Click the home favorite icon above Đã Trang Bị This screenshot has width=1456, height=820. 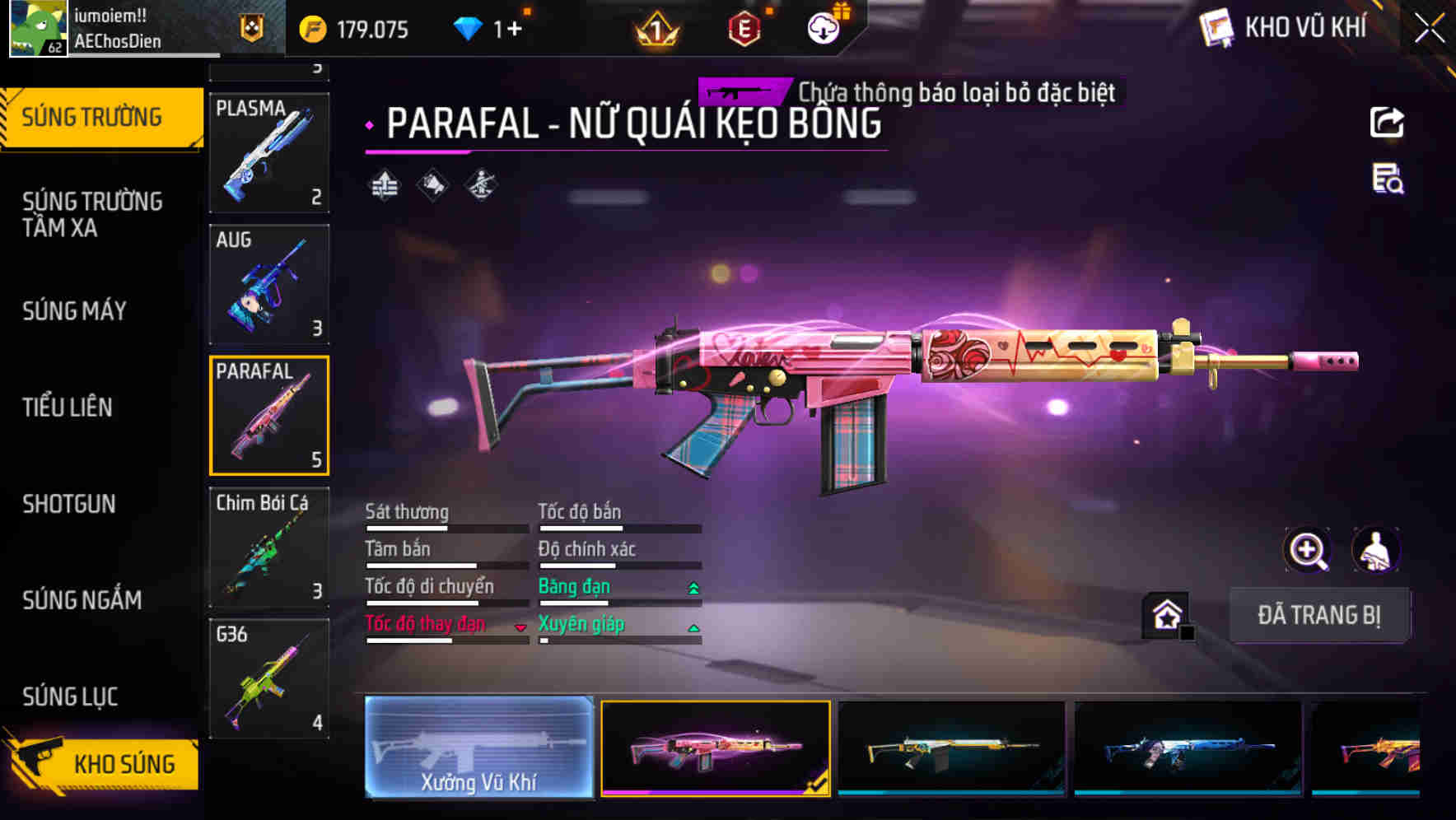click(1164, 613)
